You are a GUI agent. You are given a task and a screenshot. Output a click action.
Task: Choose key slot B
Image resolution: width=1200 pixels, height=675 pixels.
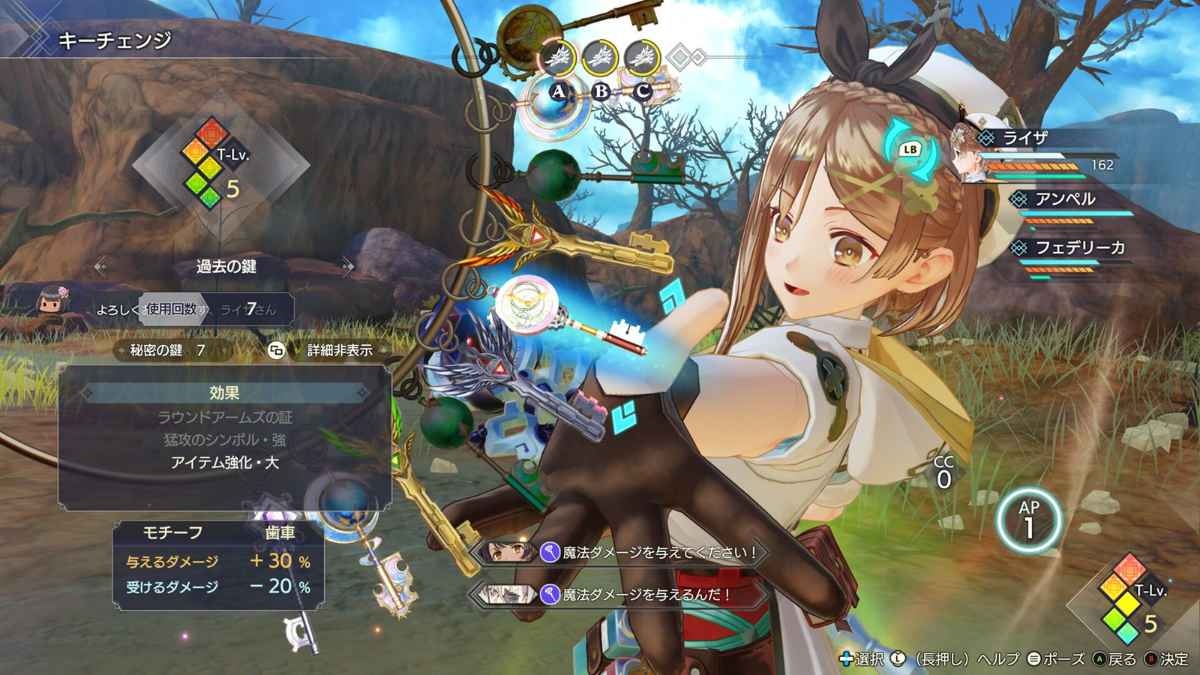(x=601, y=92)
